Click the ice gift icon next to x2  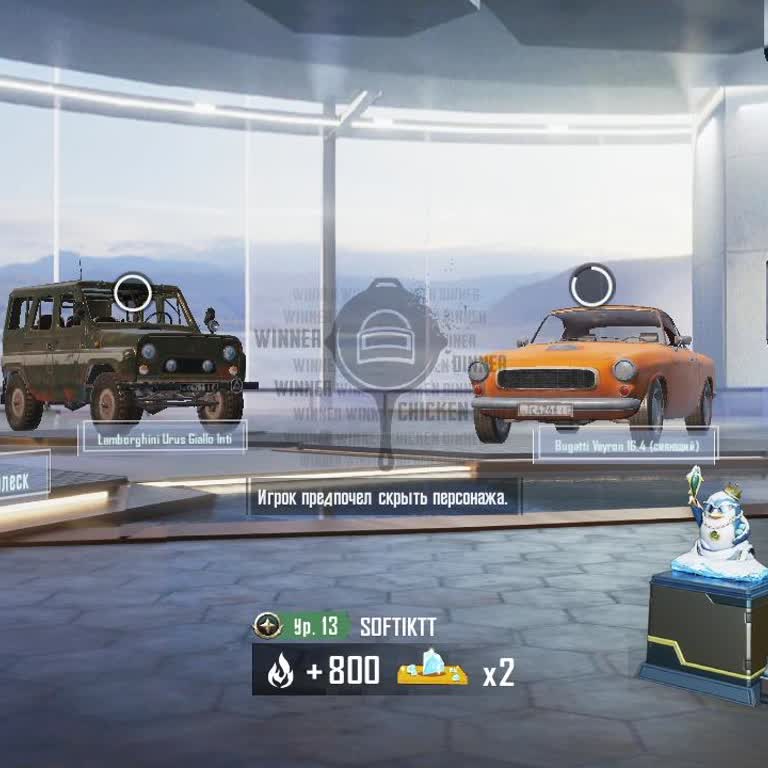point(432,670)
